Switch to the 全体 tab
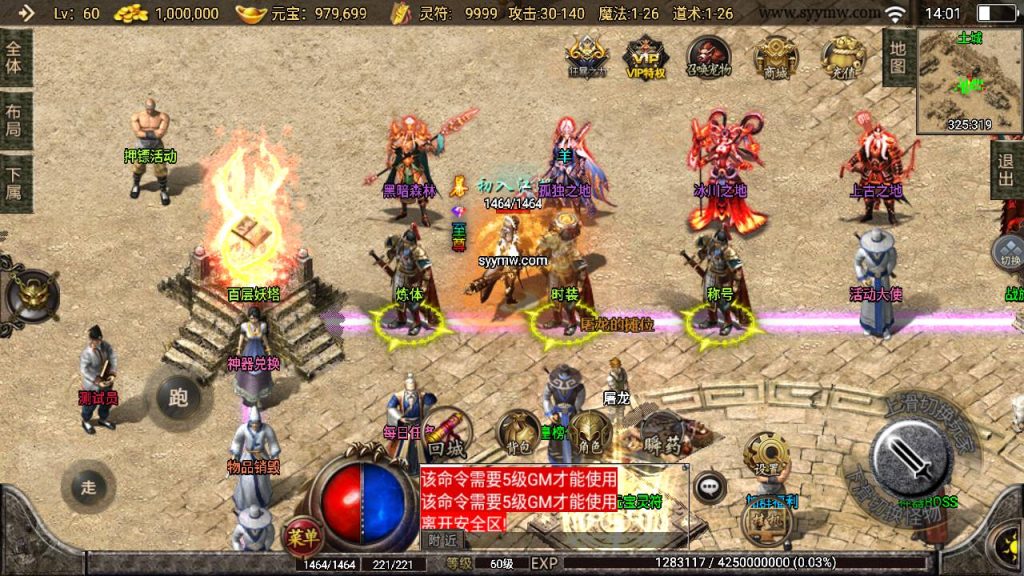This screenshot has width=1024, height=576. click(x=15, y=58)
